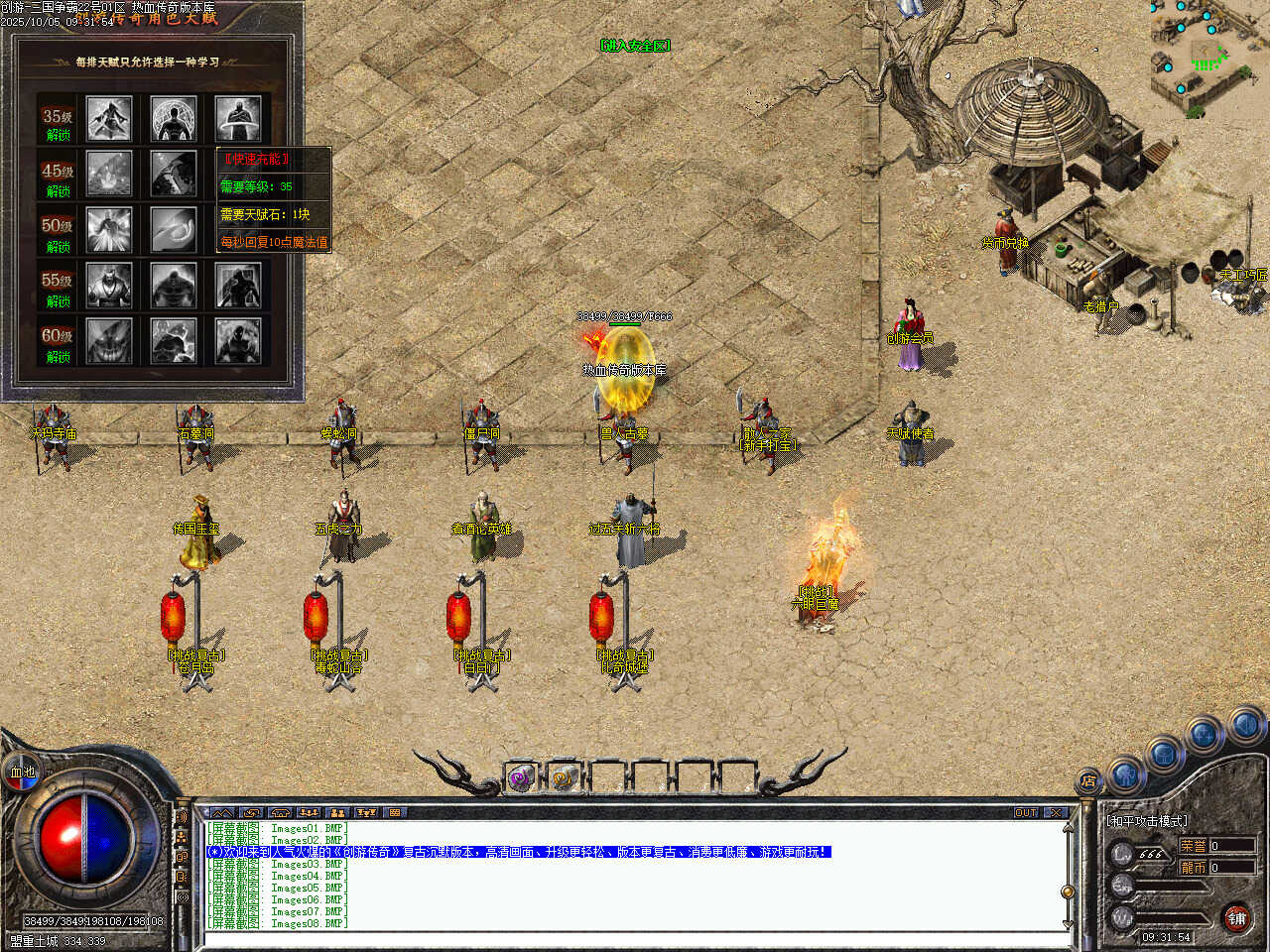Click the purple swirl stone hotbar slot
The image size is (1270, 952).
pyautogui.click(x=521, y=778)
